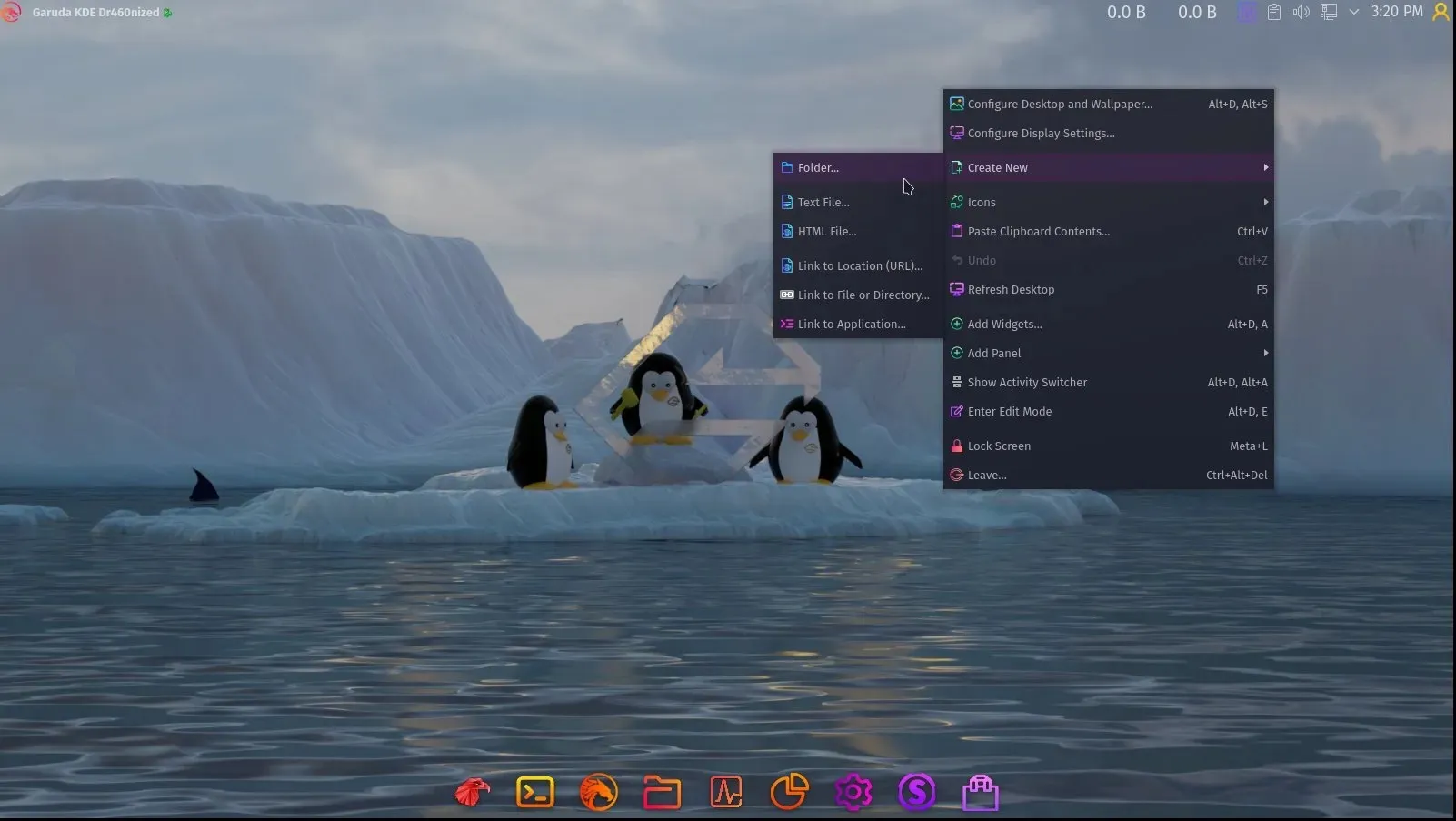Launch the FireDragon browser
1456x821 pixels.
tap(598, 791)
